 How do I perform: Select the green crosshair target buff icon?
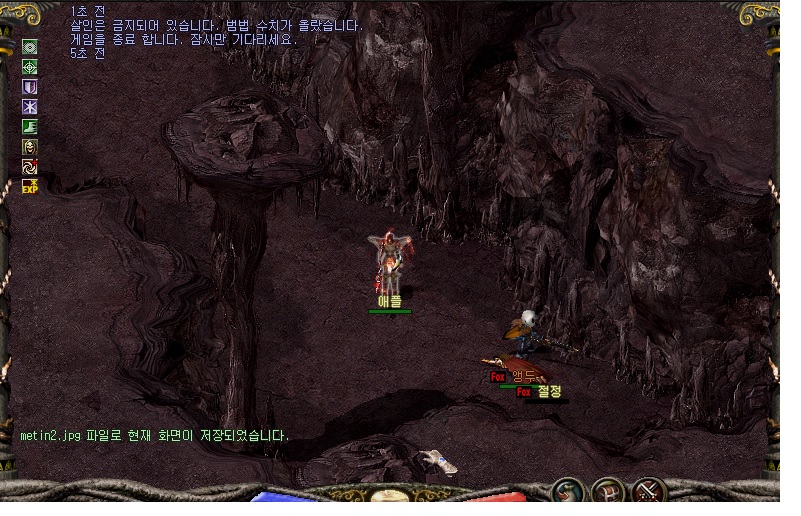[30, 67]
